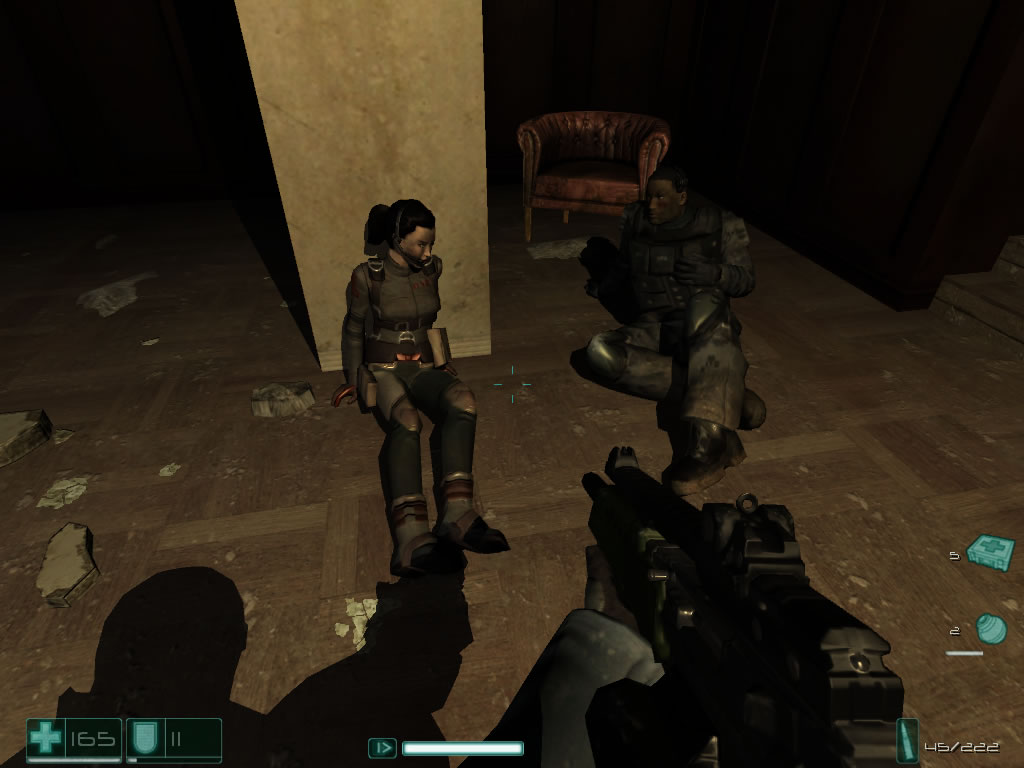Click the health cross icon

(45, 739)
